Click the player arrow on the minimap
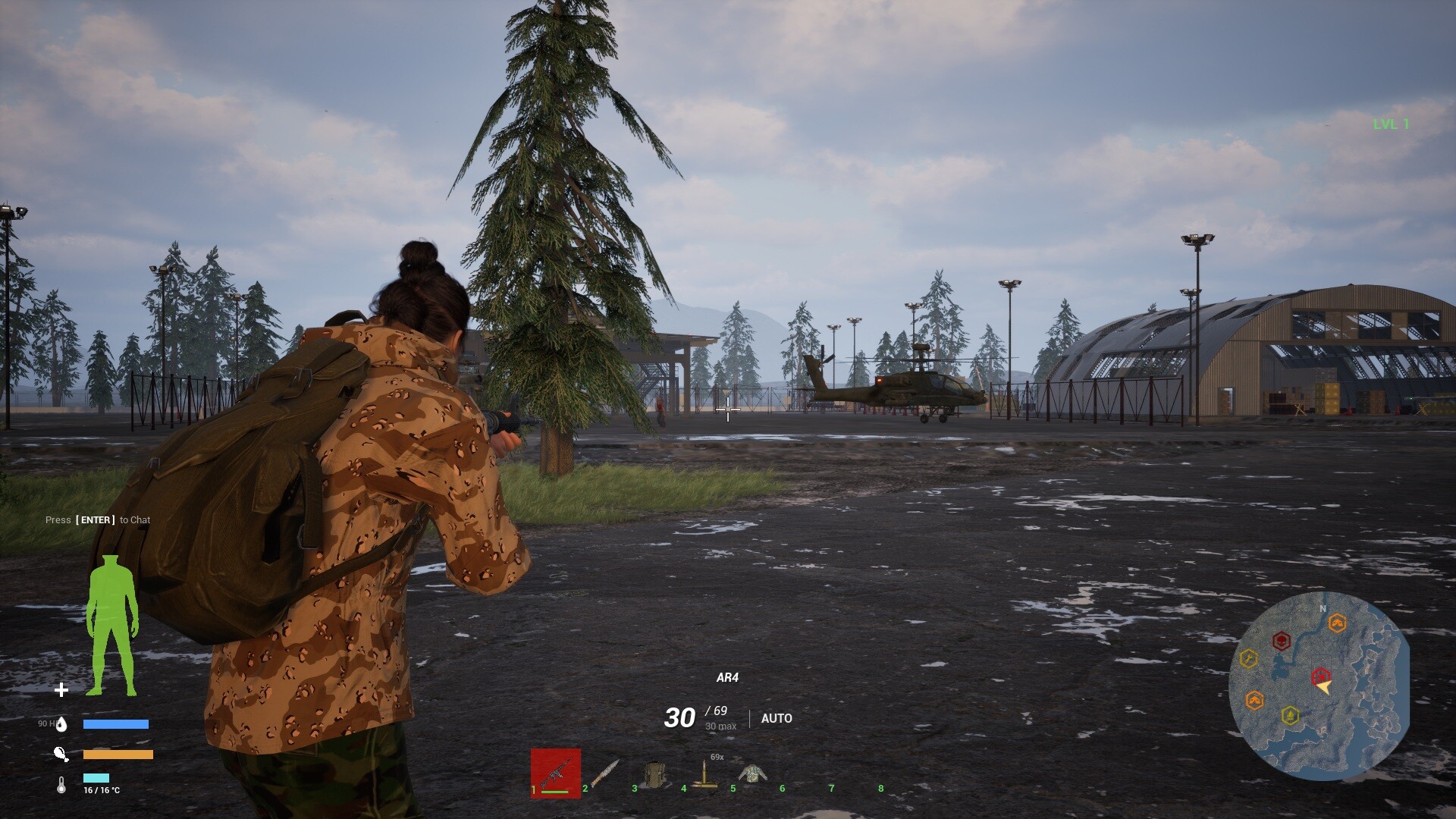The height and width of the screenshot is (819, 1456). click(x=1324, y=687)
